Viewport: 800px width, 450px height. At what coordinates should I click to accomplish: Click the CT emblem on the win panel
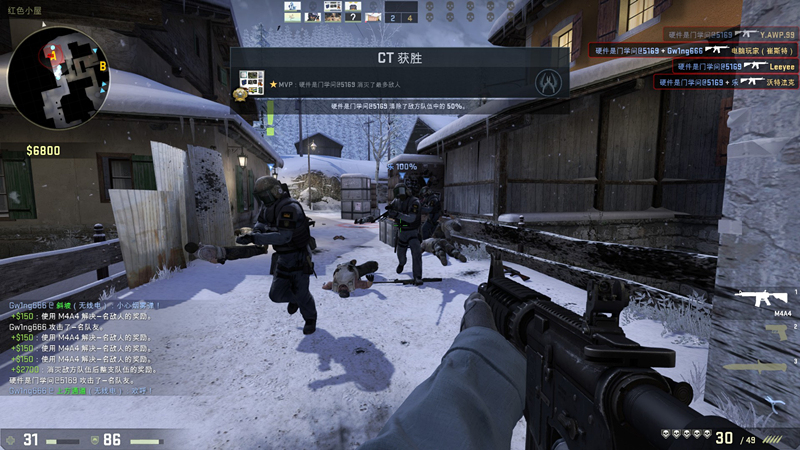click(546, 81)
